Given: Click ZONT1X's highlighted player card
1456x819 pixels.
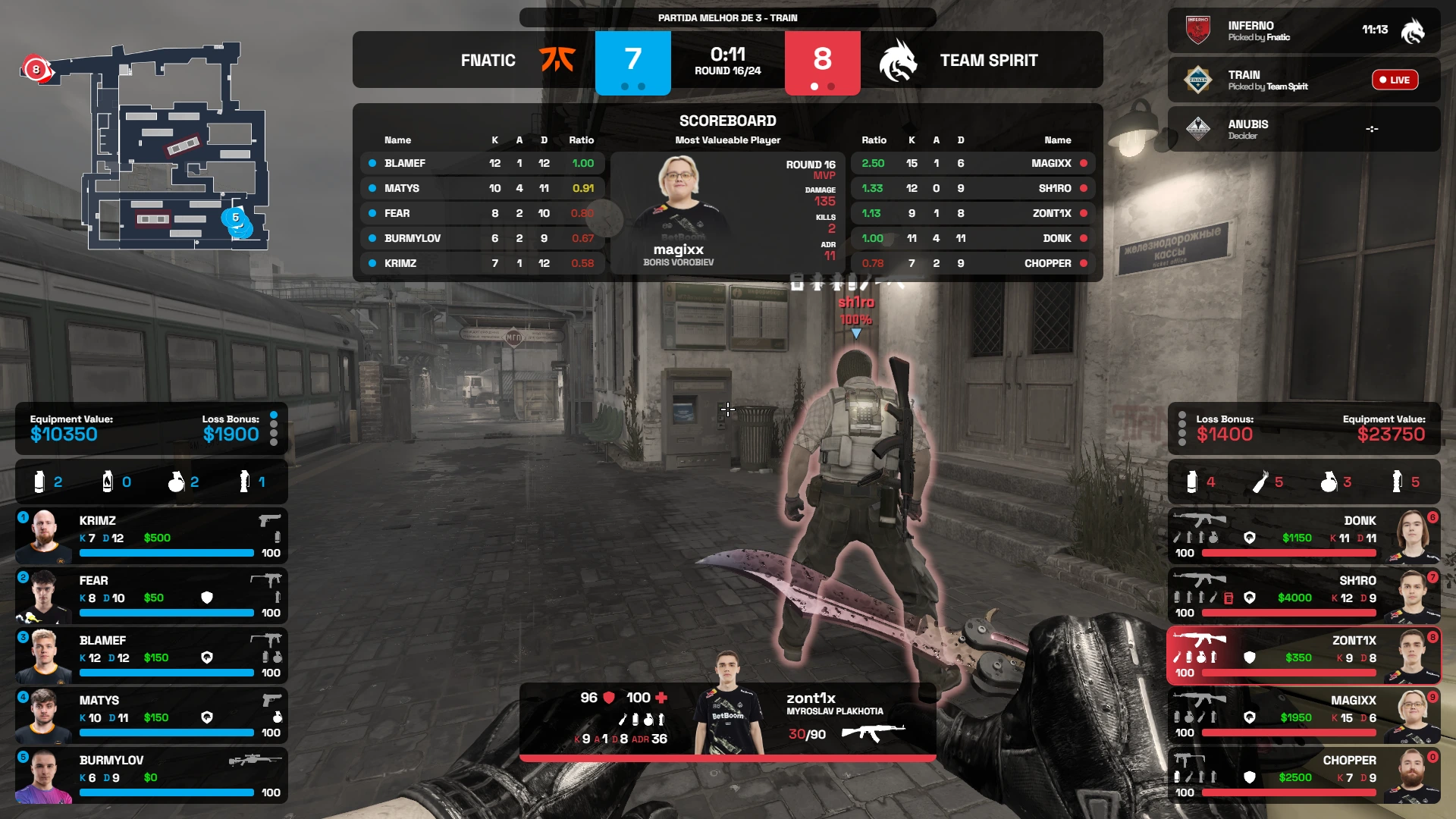Looking at the screenshot, I should coord(1304,656).
